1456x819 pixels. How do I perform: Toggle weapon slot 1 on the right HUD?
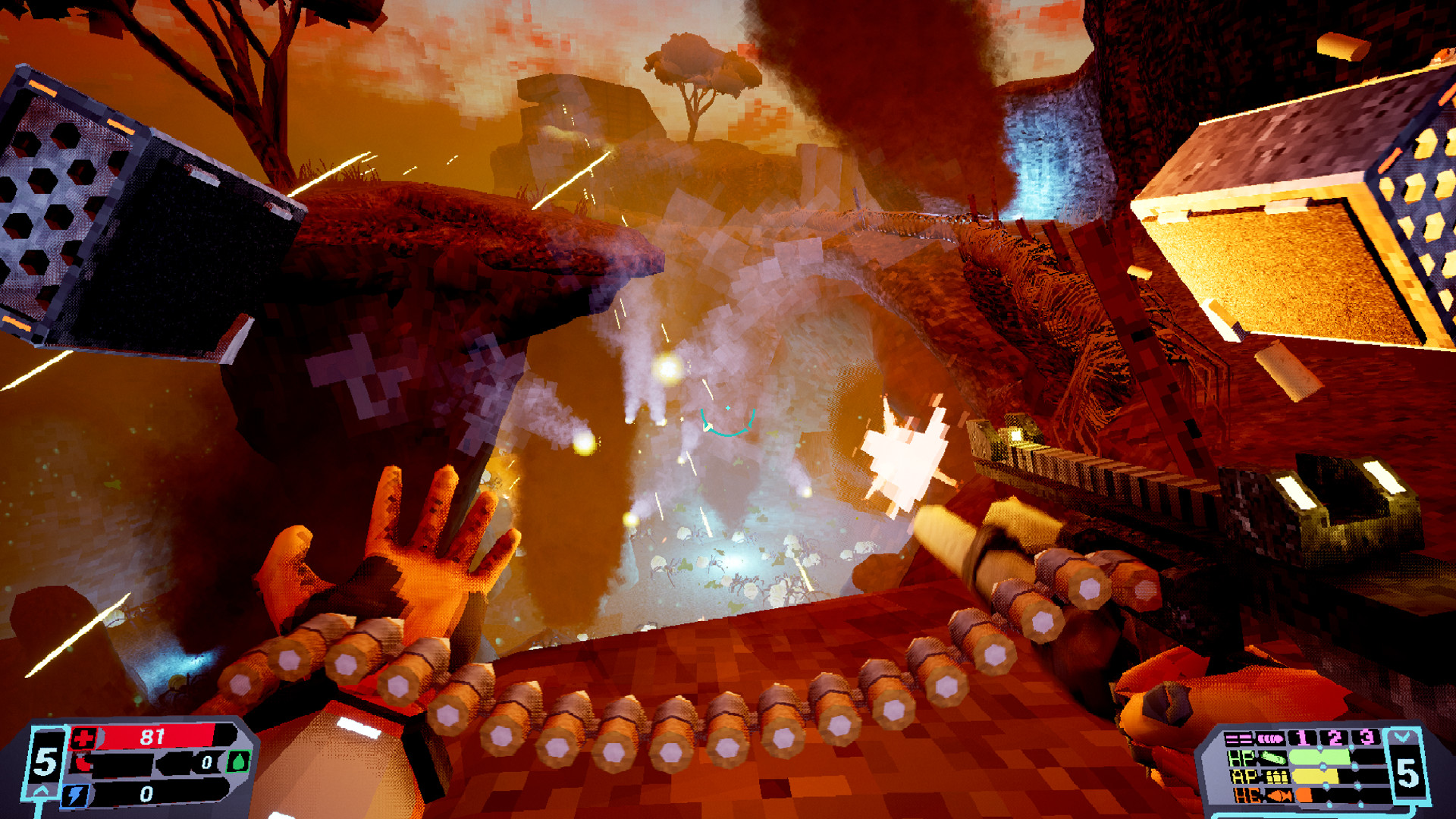(1302, 739)
